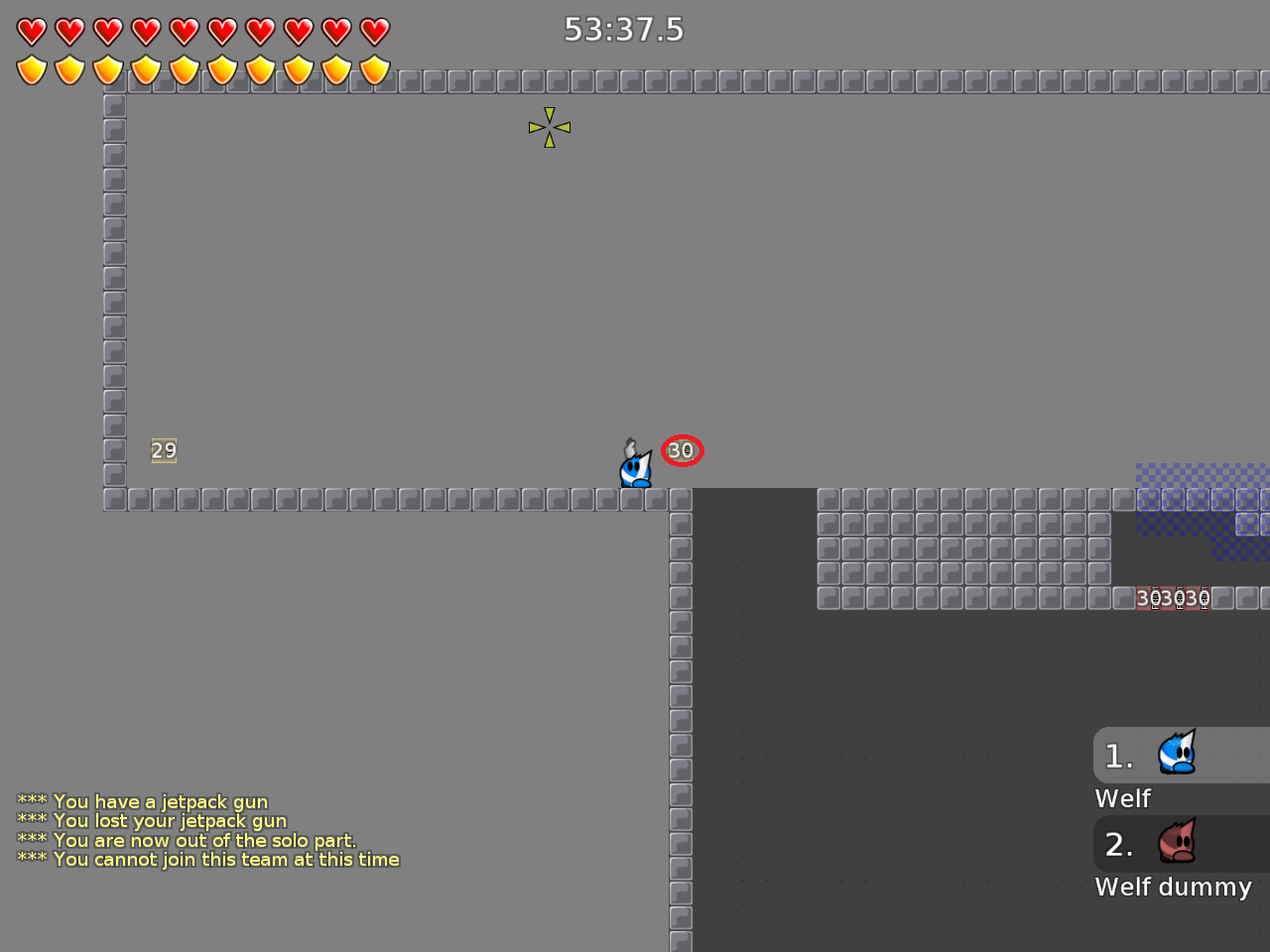Click the red freeze tiles labeled 30
The image size is (1270, 952).
click(x=1174, y=598)
